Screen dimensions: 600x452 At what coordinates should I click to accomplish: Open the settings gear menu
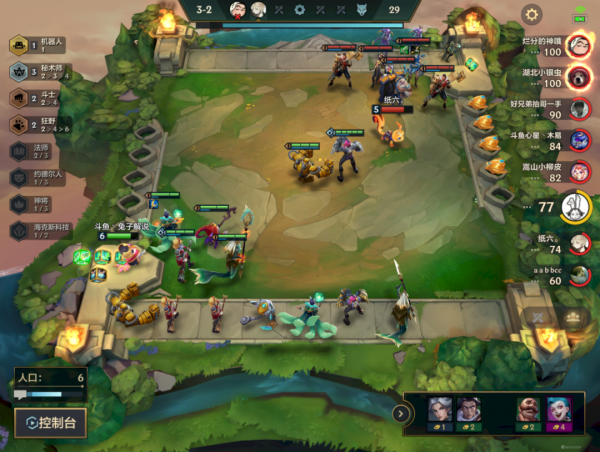pos(532,15)
